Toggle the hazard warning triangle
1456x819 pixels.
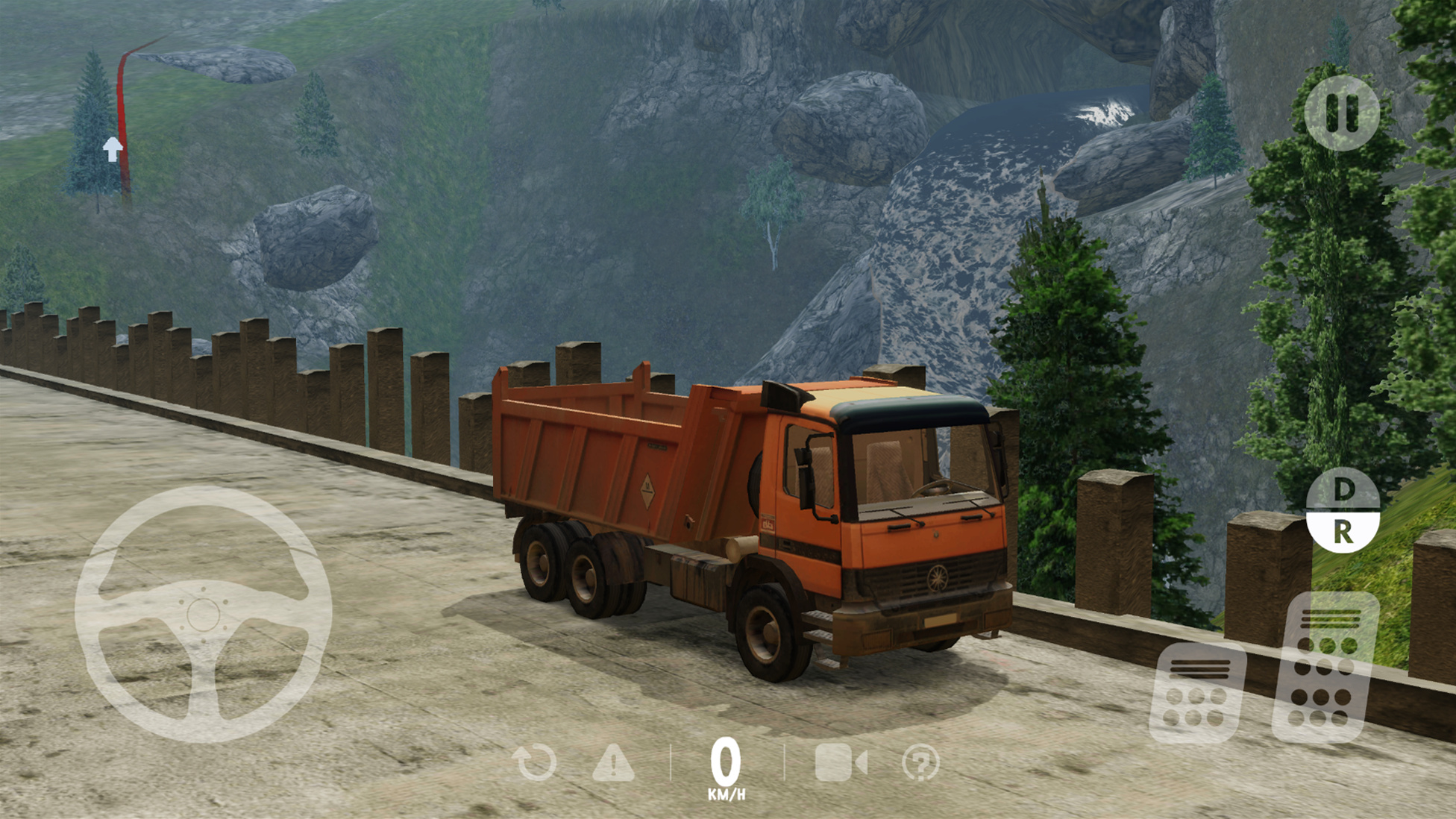(613, 762)
